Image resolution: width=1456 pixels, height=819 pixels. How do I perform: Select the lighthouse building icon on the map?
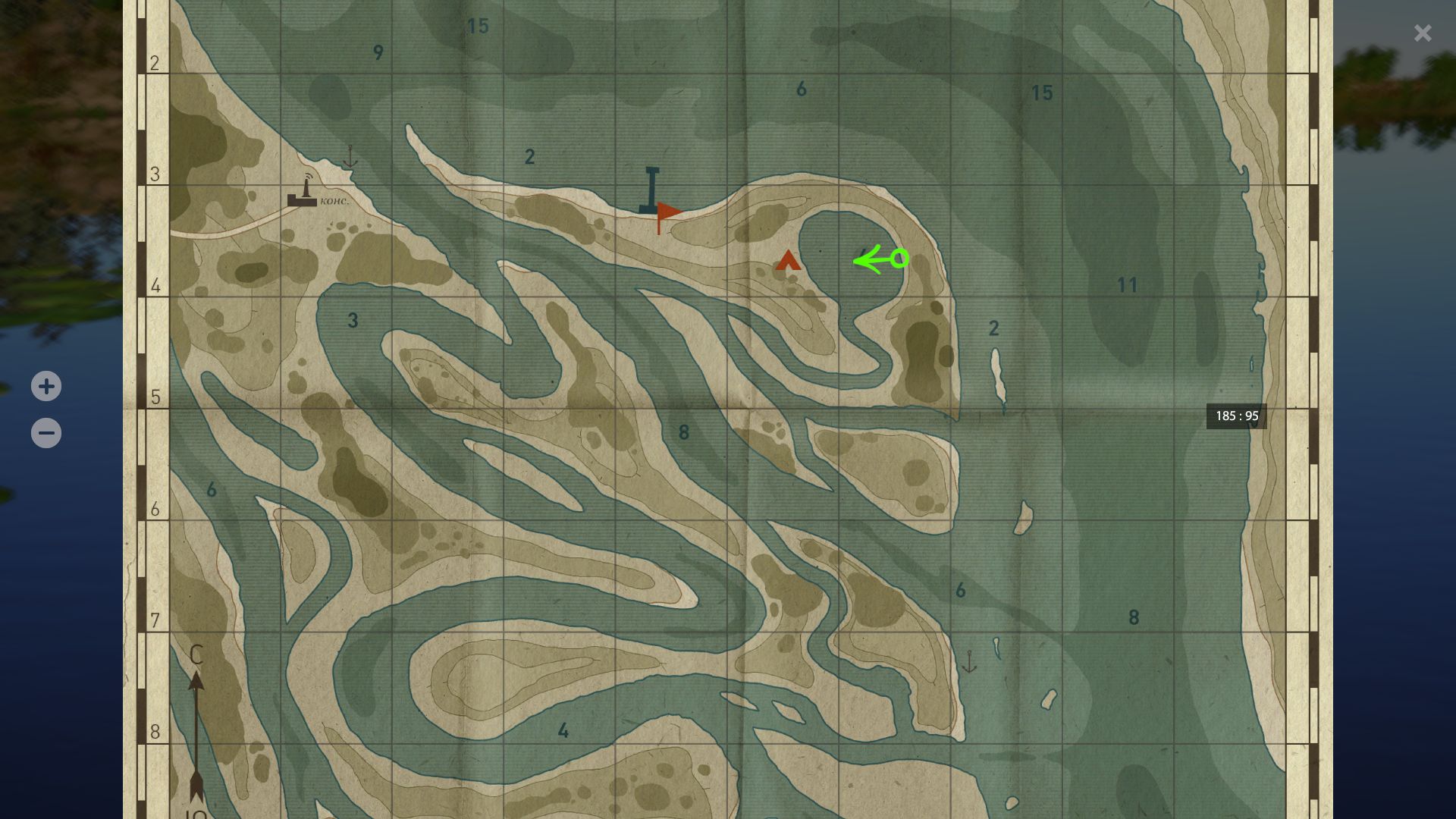(303, 193)
